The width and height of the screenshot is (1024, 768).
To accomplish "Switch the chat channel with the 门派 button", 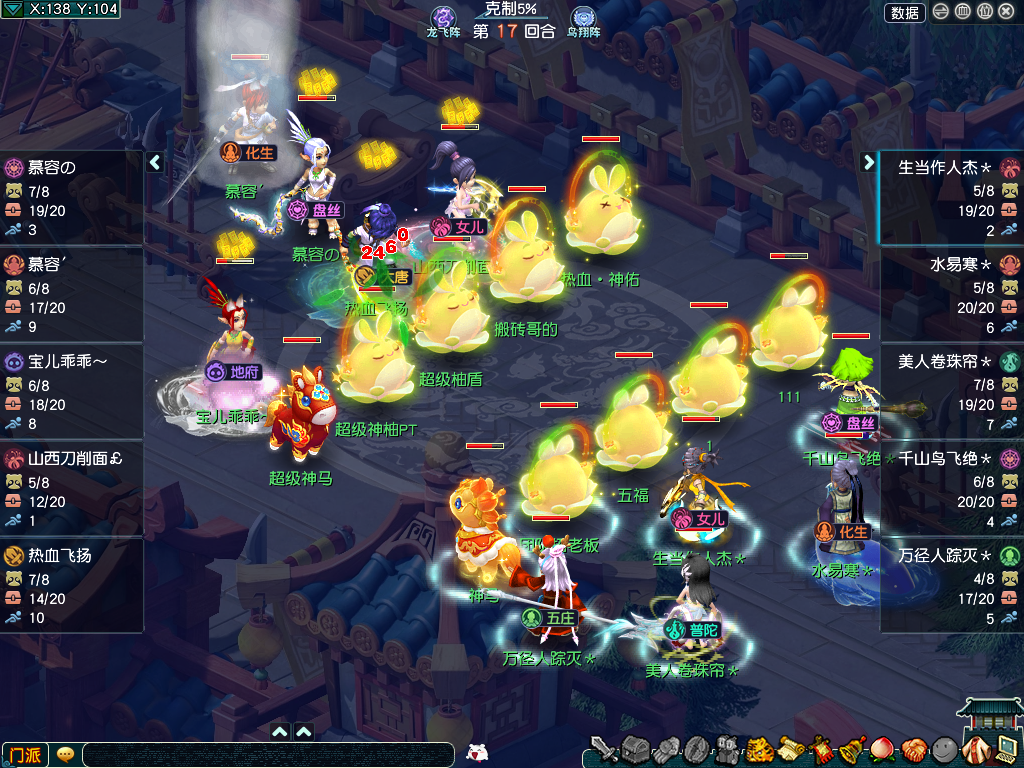I will [26, 754].
